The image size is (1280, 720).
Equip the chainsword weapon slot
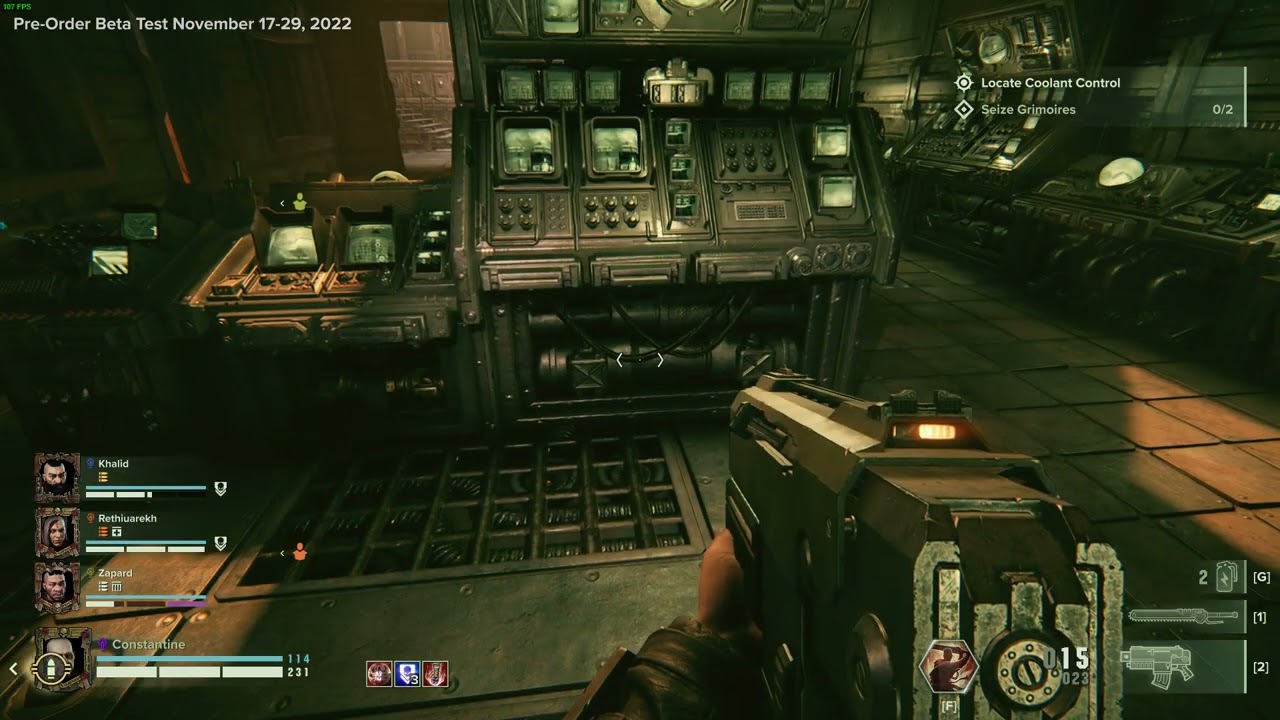pos(1185,617)
